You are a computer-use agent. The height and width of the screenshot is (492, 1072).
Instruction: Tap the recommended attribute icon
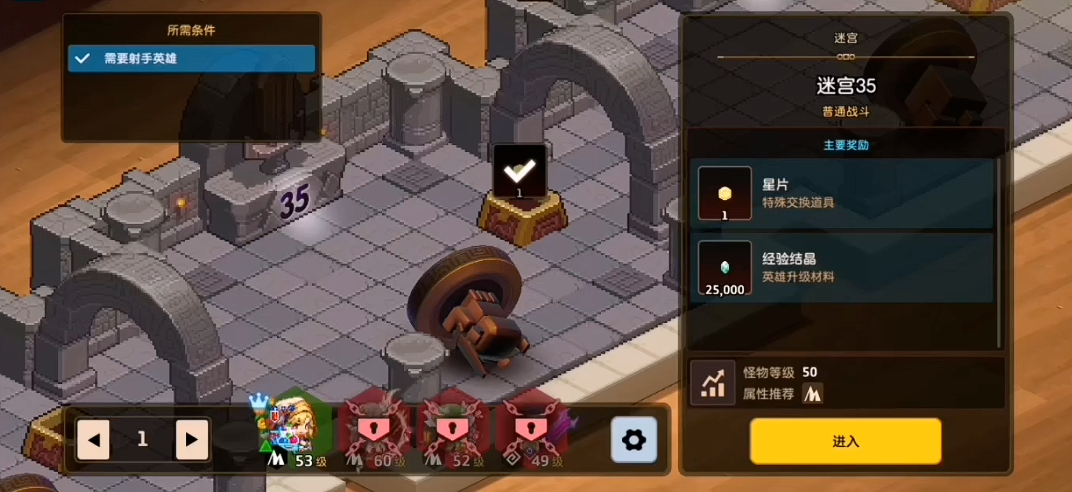point(813,394)
